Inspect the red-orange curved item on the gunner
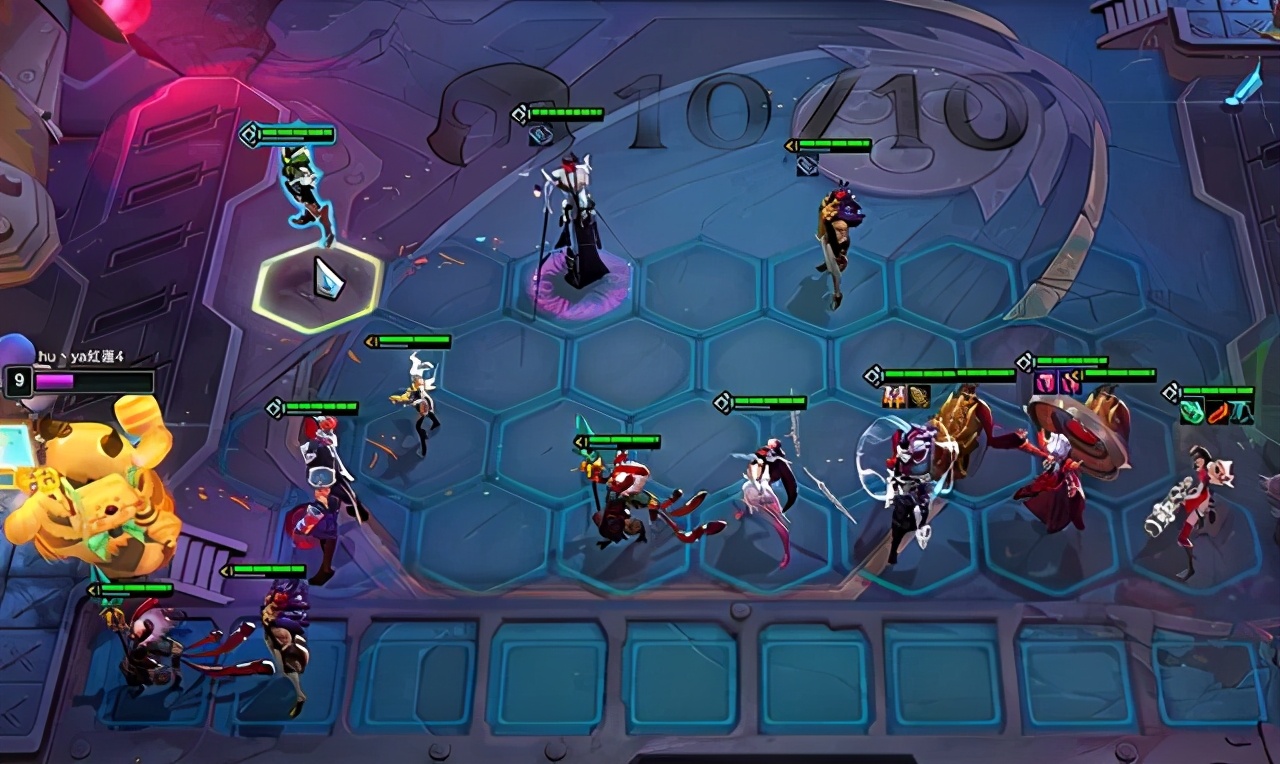This screenshot has width=1280, height=764. [1217, 411]
